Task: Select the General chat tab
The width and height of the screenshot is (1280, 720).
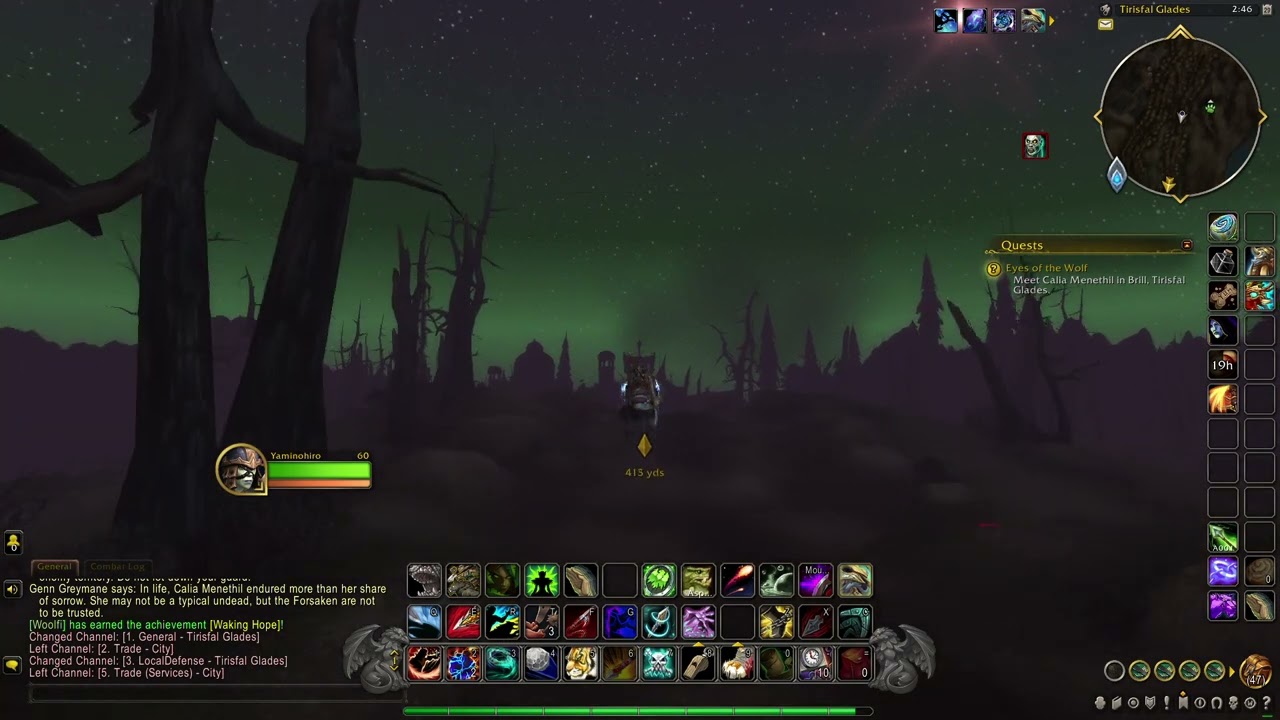Action: (55, 566)
